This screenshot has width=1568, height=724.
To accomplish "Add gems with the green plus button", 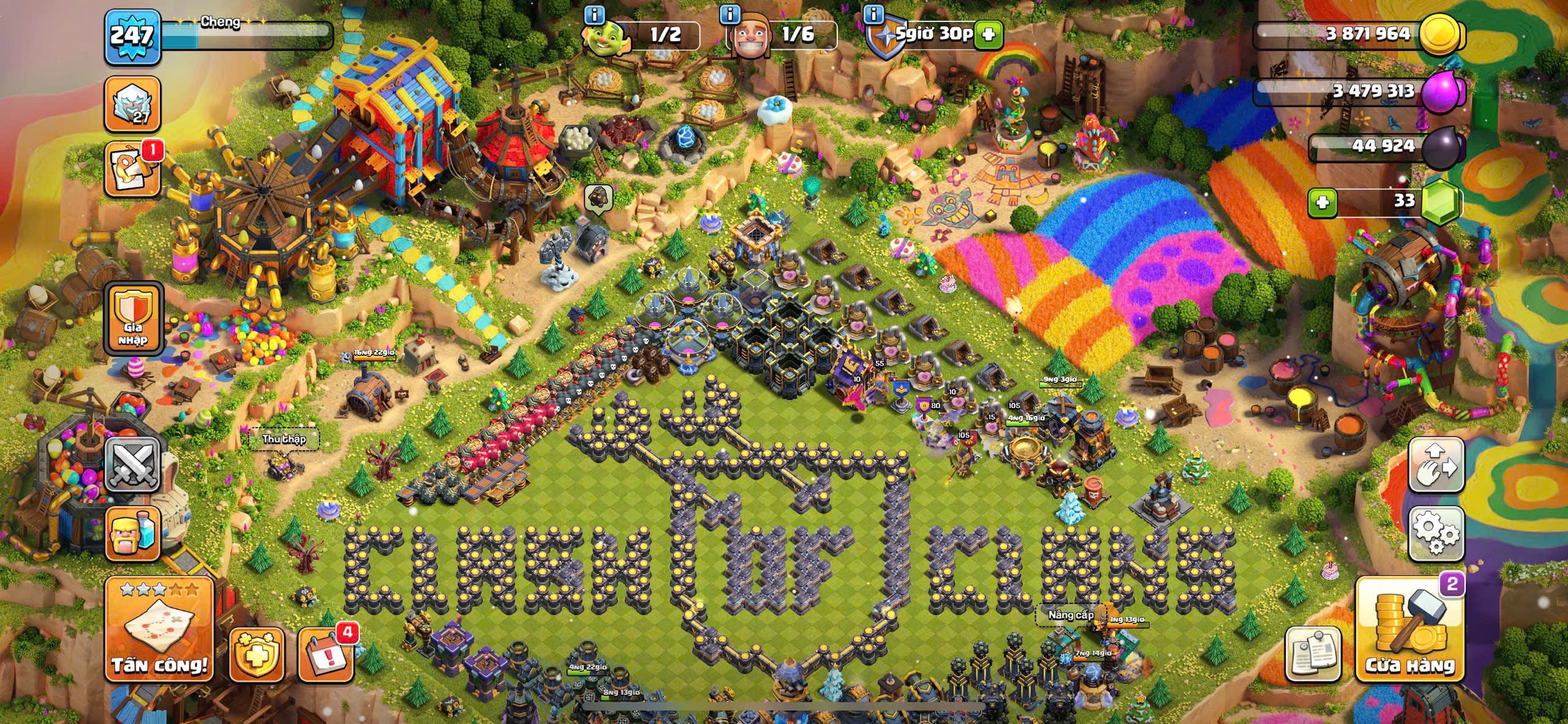I will tap(1322, 202).
